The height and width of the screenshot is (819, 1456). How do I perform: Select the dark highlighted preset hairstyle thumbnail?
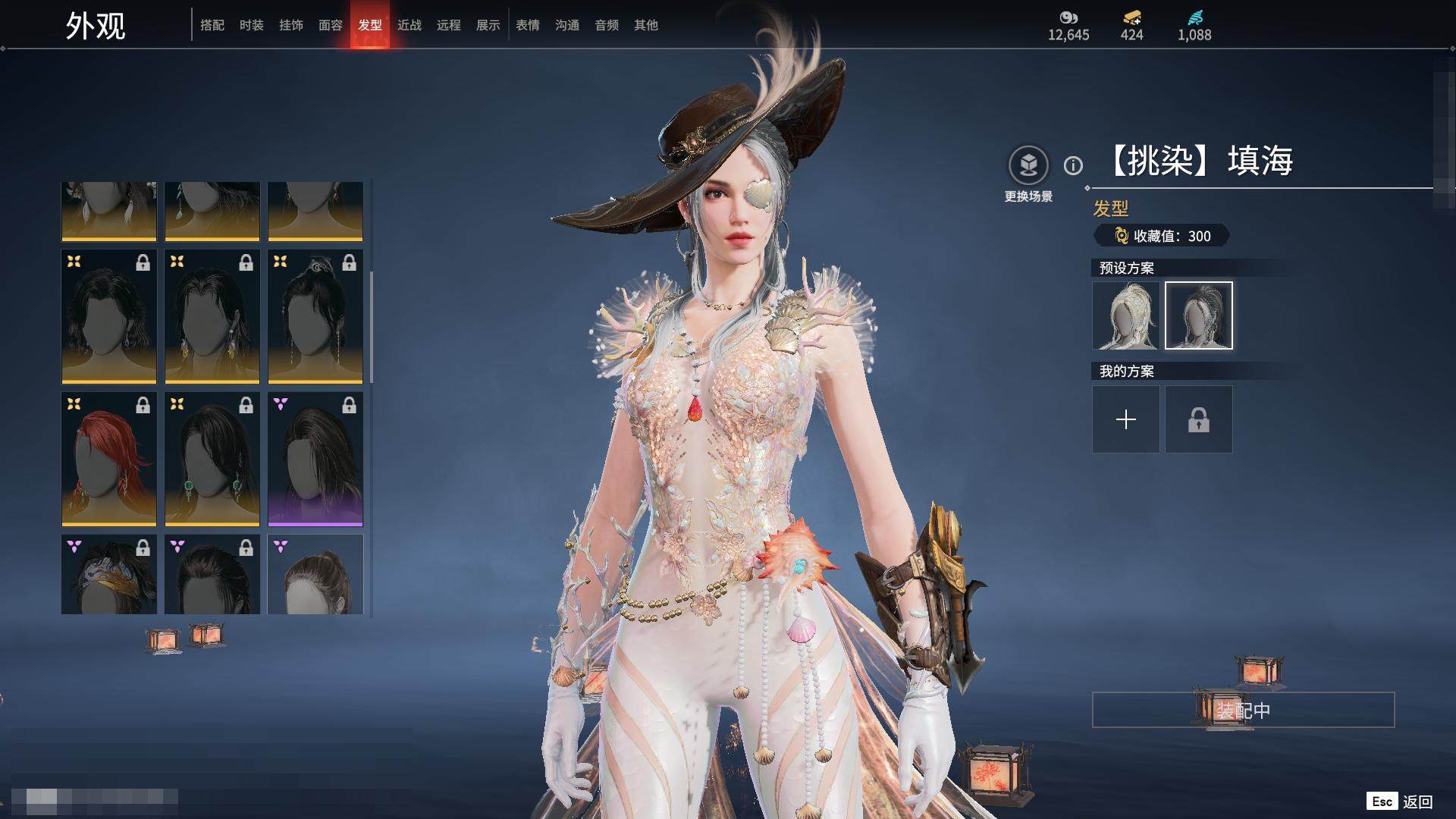tap(1199, 315)
